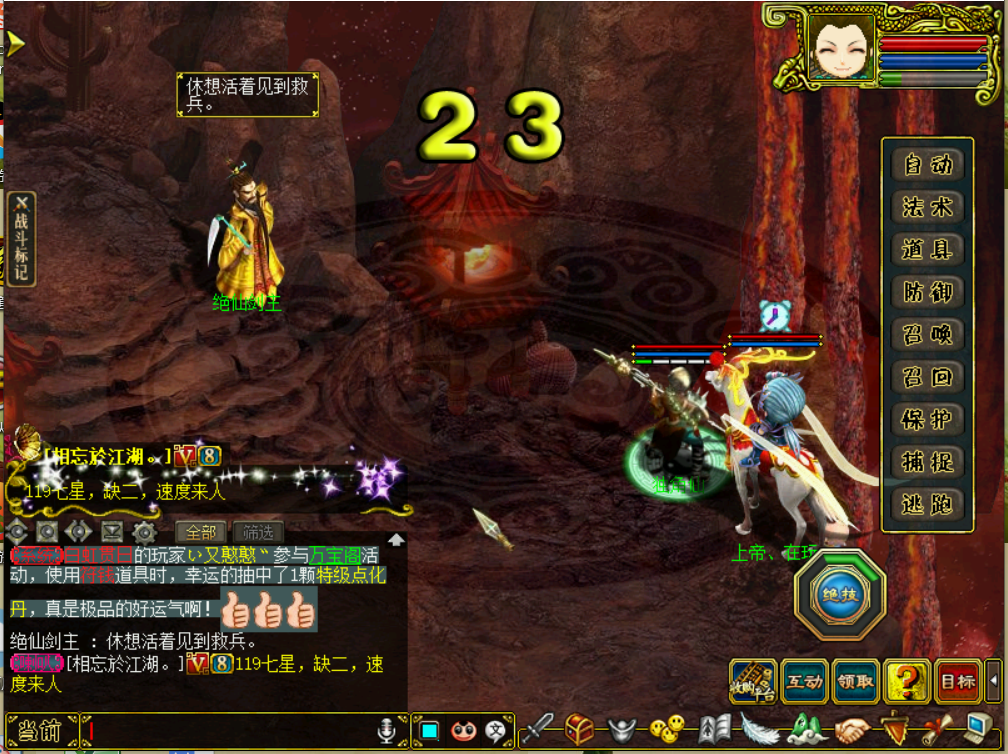Click the 保护 protect command
1008x754 pixels.
[x=928, y=419]
